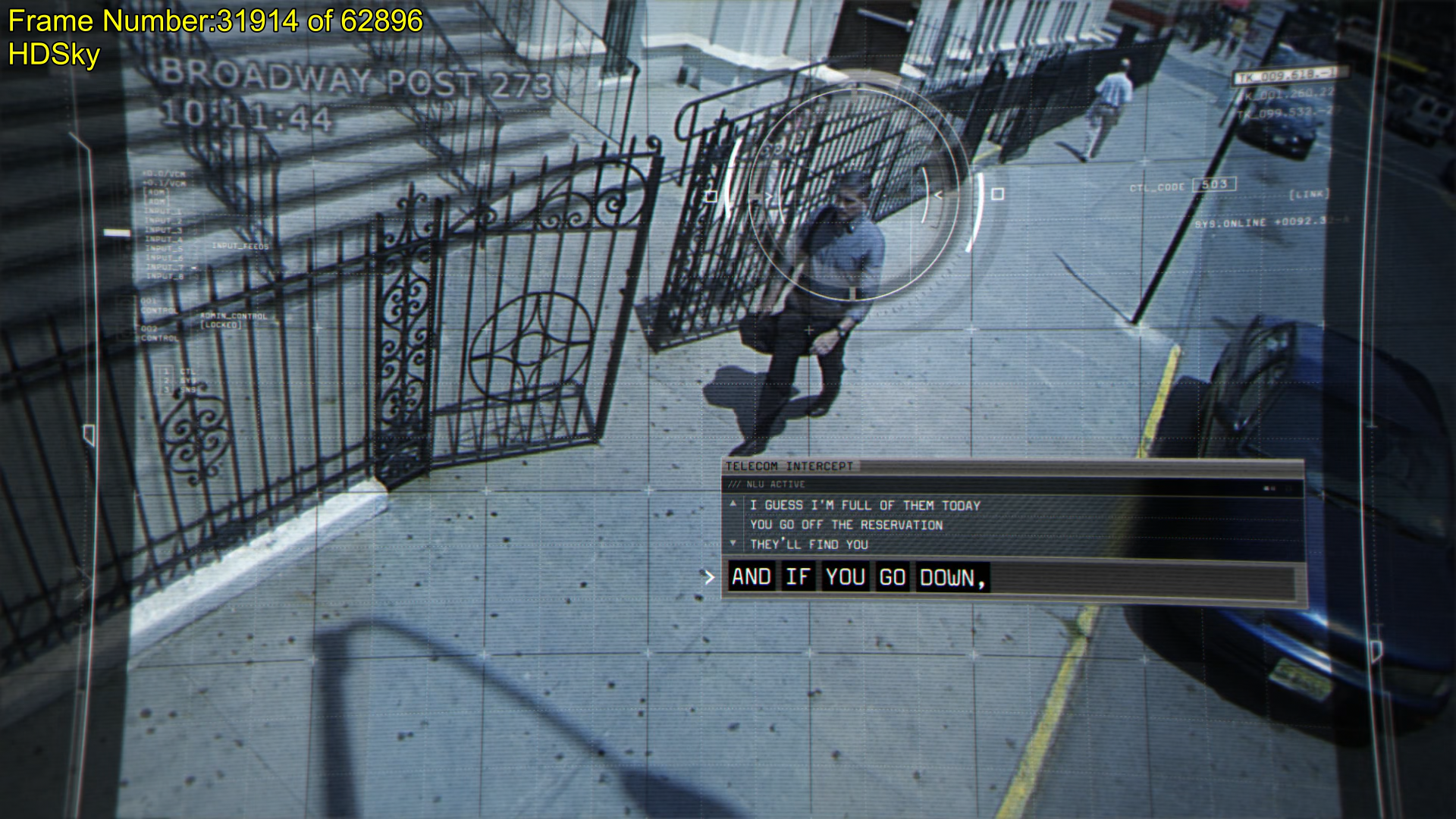Click the transcript scroll-down arrow beside THEY'LL FIND YOU
The image size is (1456, 819).
point(733,543)
